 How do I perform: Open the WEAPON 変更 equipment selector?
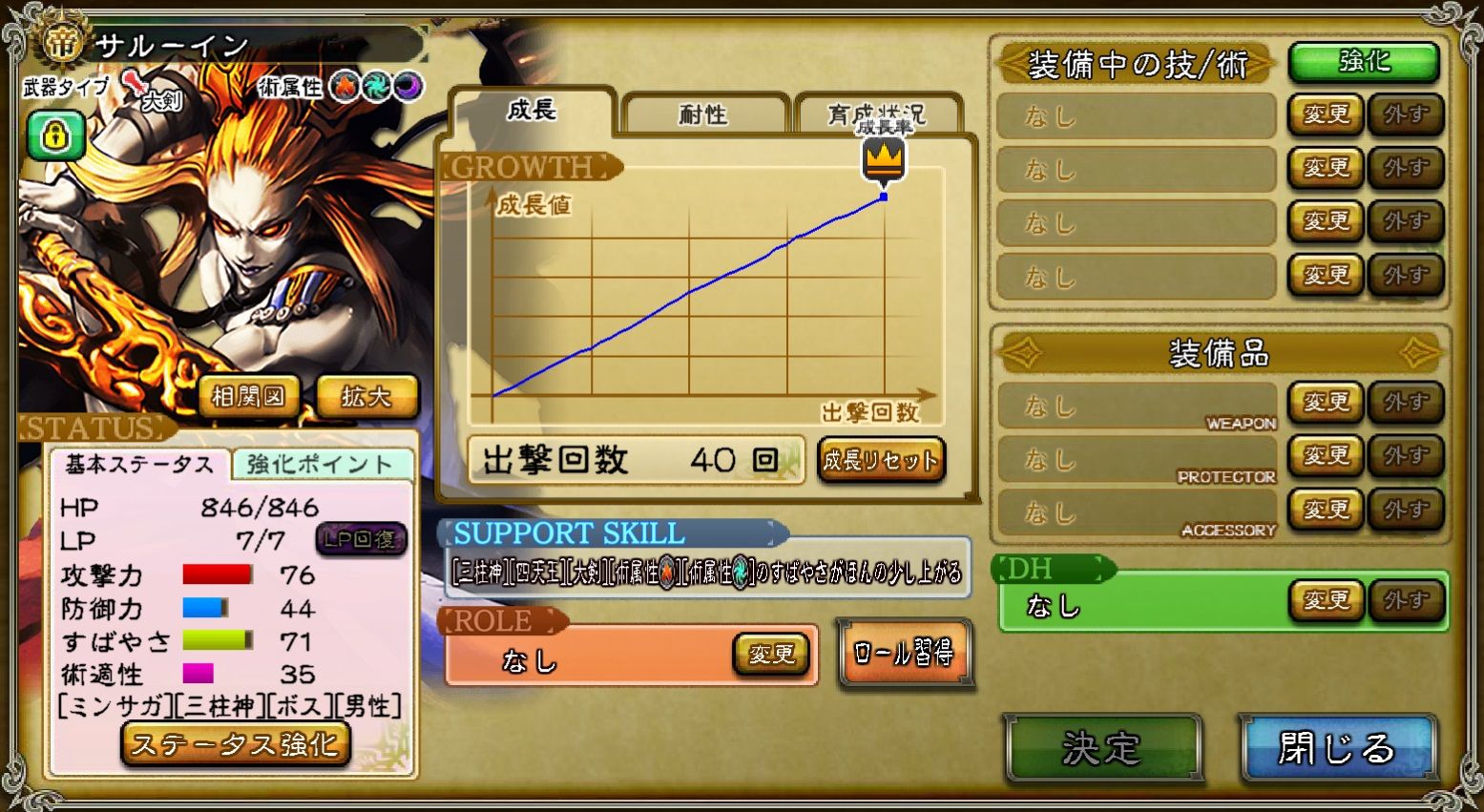pos(1325,403)
